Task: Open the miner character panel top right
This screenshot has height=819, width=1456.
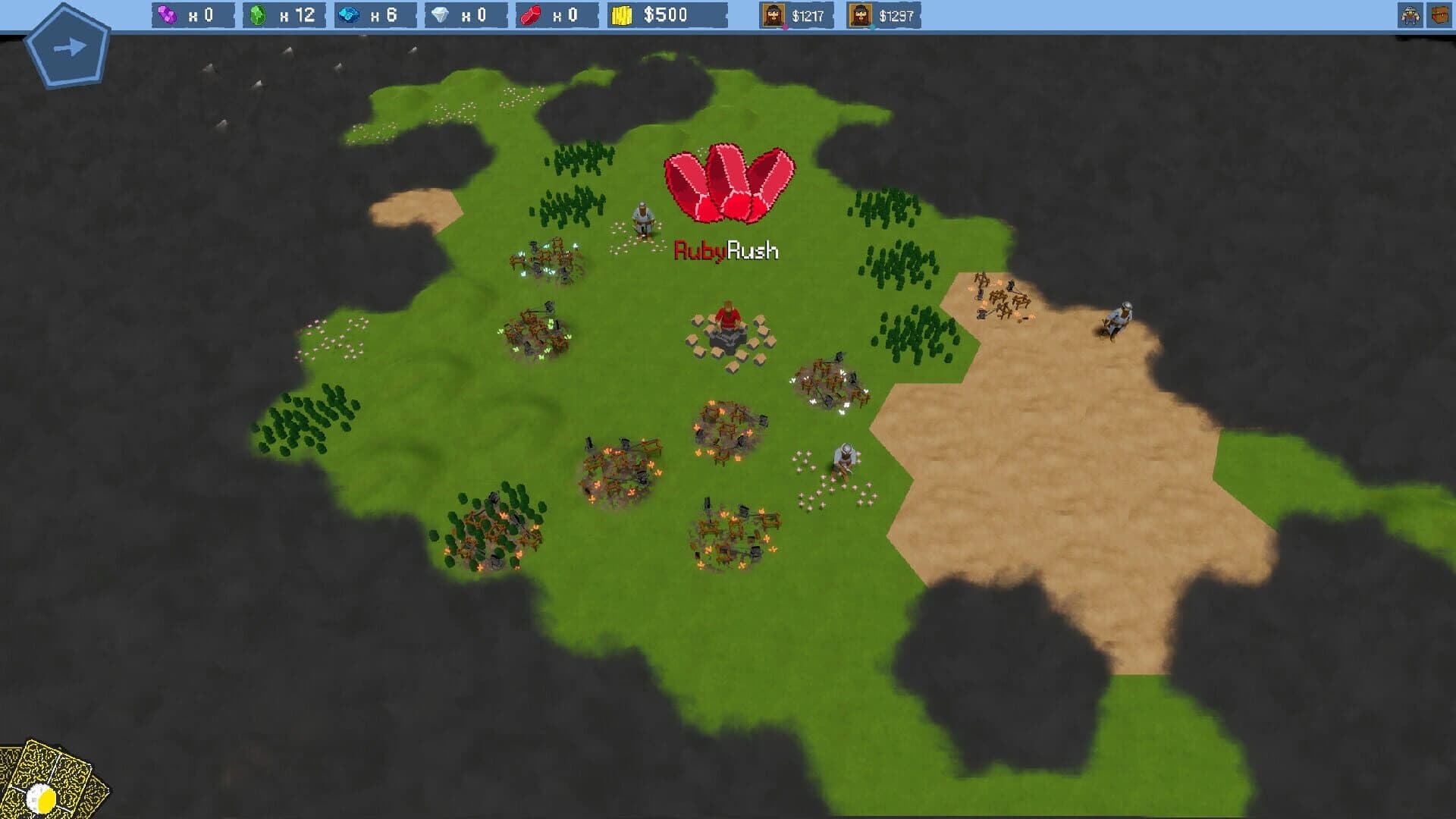Action: (1411, 14)
